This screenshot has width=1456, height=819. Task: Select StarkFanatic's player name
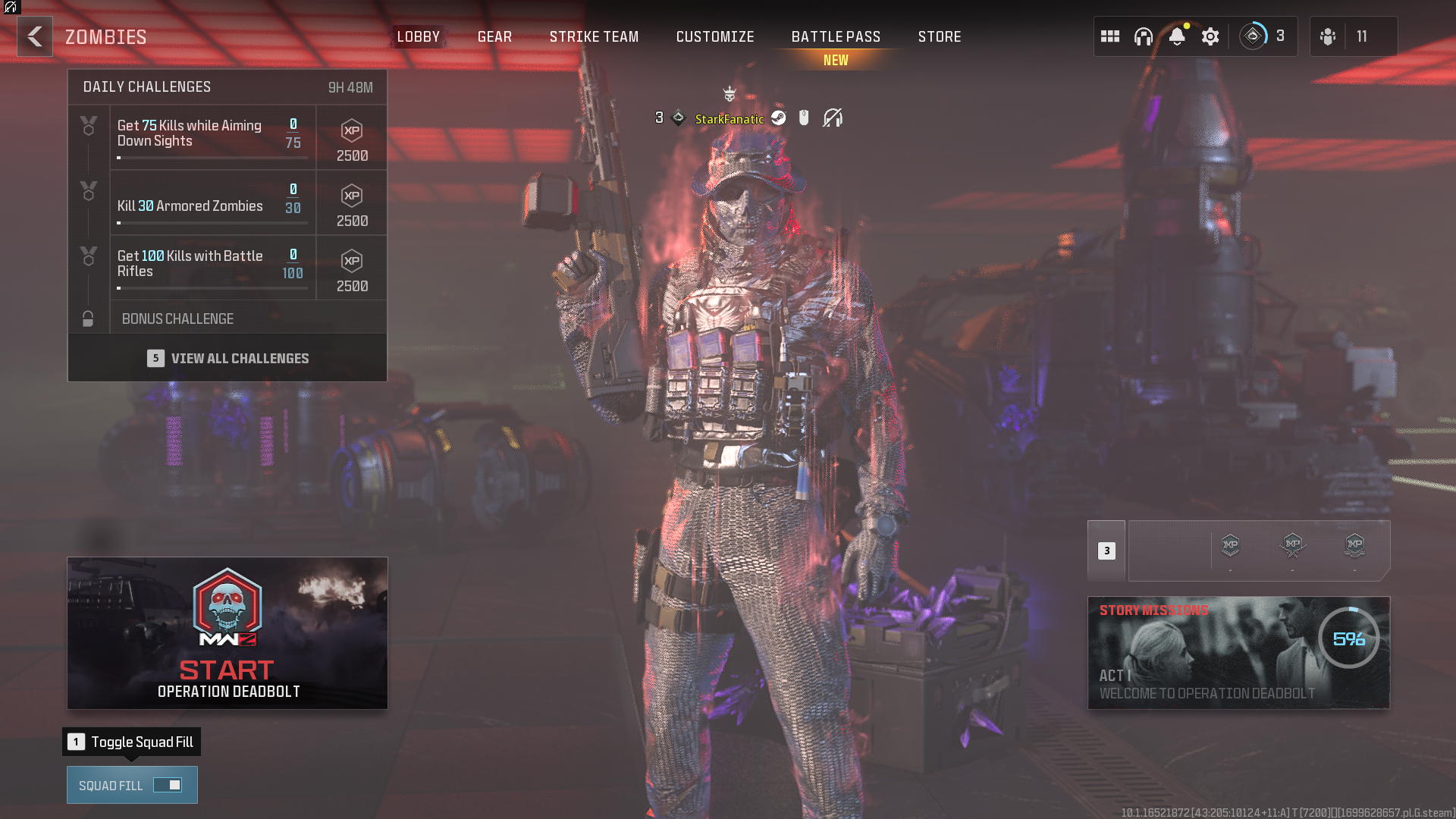tap(730, 119)
